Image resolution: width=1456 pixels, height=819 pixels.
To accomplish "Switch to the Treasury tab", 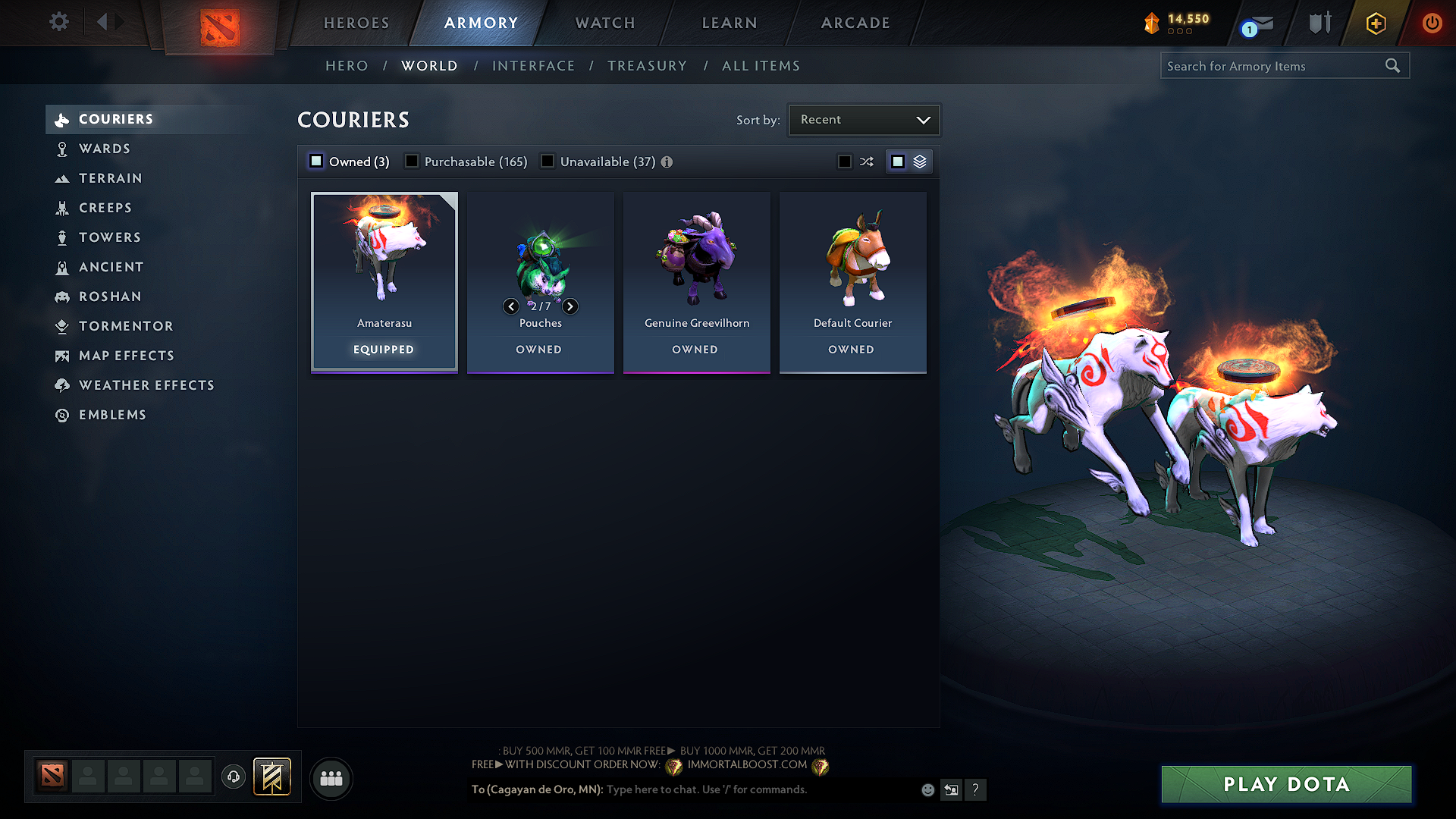I will 647,65.
